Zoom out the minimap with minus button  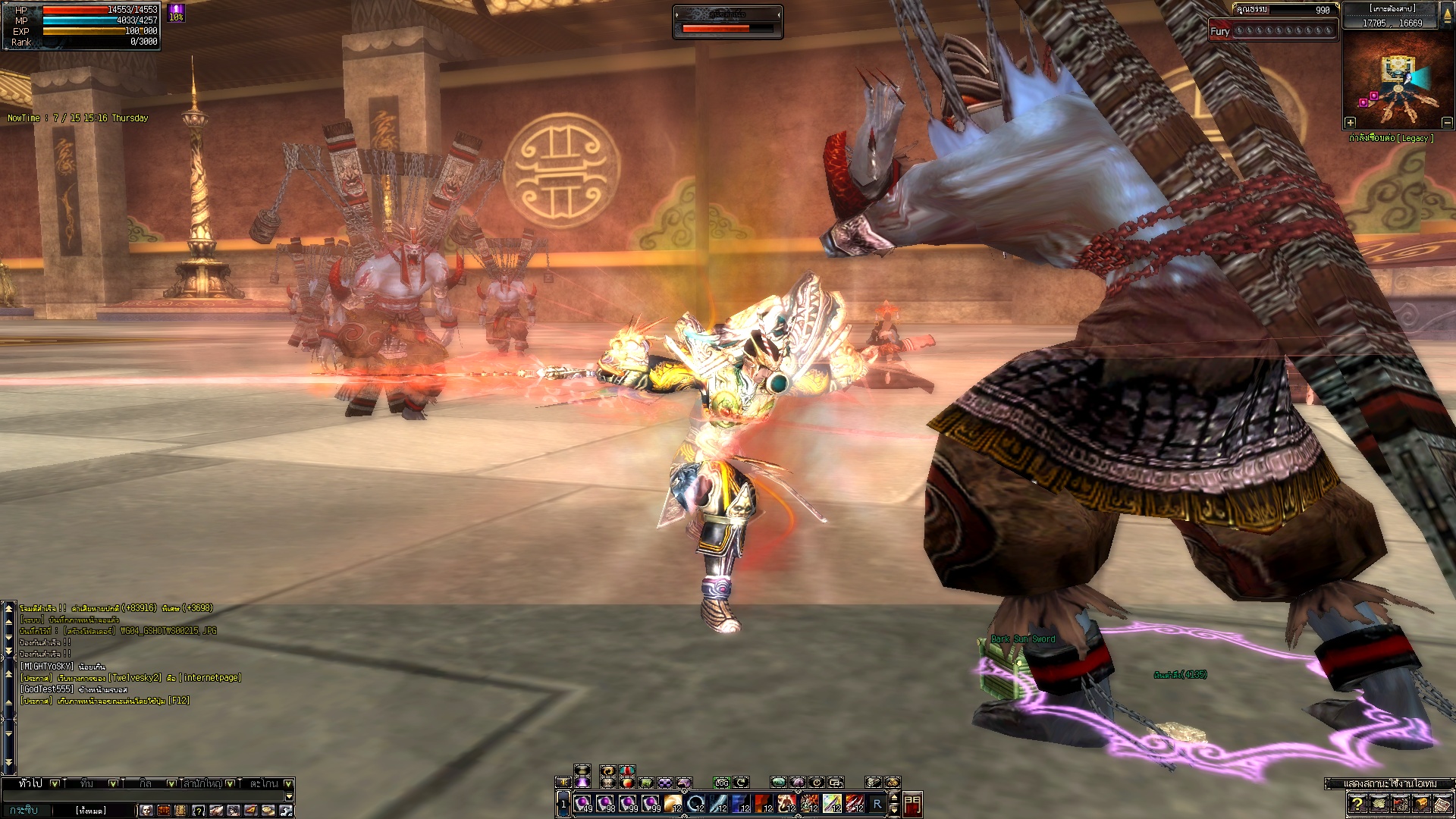(1447, 122)
